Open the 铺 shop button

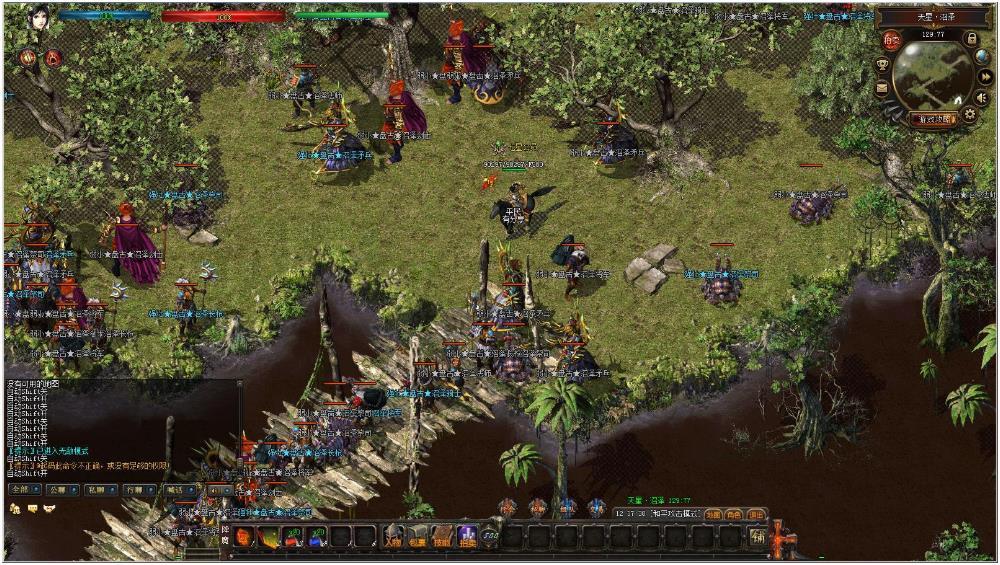click(x=758, y=537)
